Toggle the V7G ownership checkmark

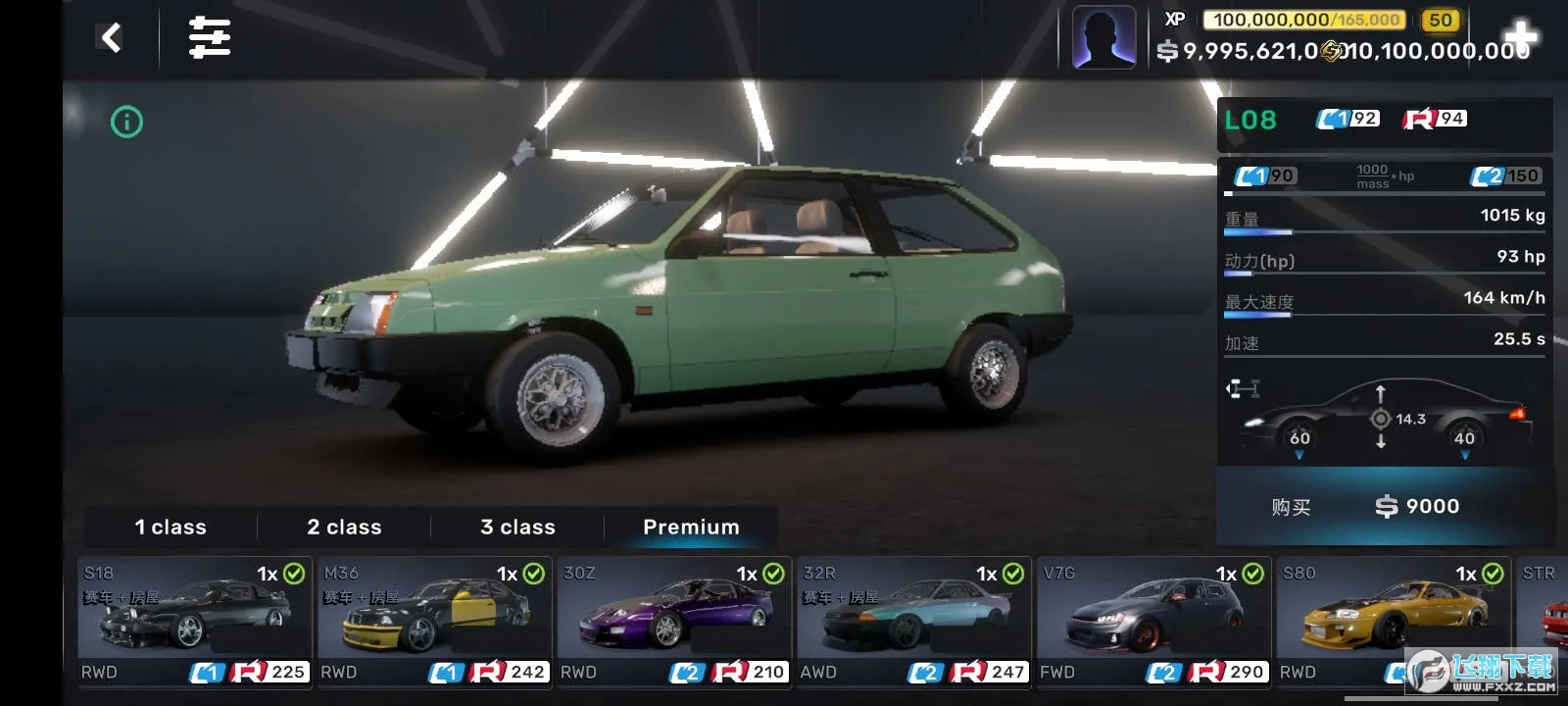point(1252,572)
